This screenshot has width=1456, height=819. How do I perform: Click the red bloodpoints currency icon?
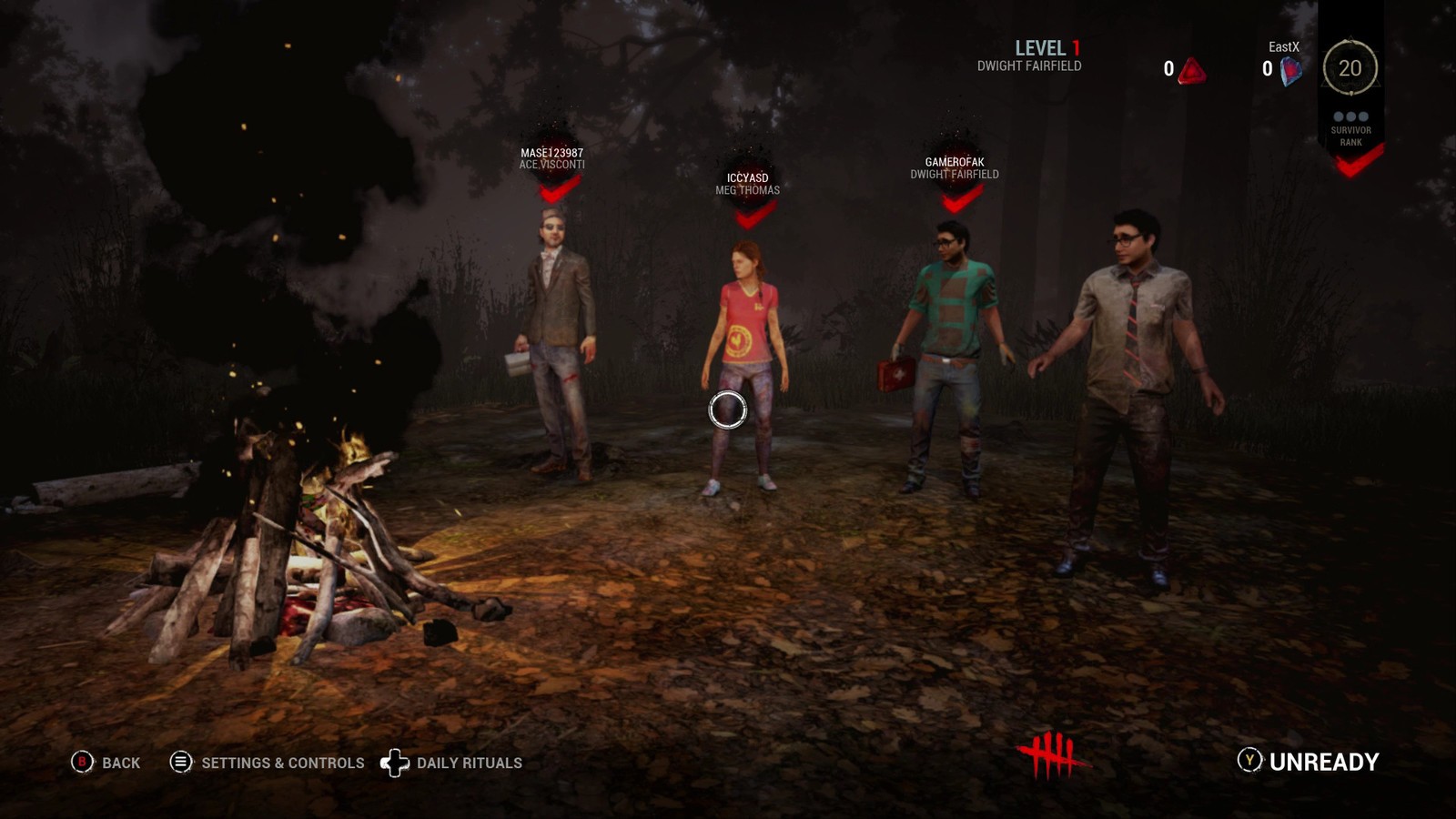point(1191,70)
